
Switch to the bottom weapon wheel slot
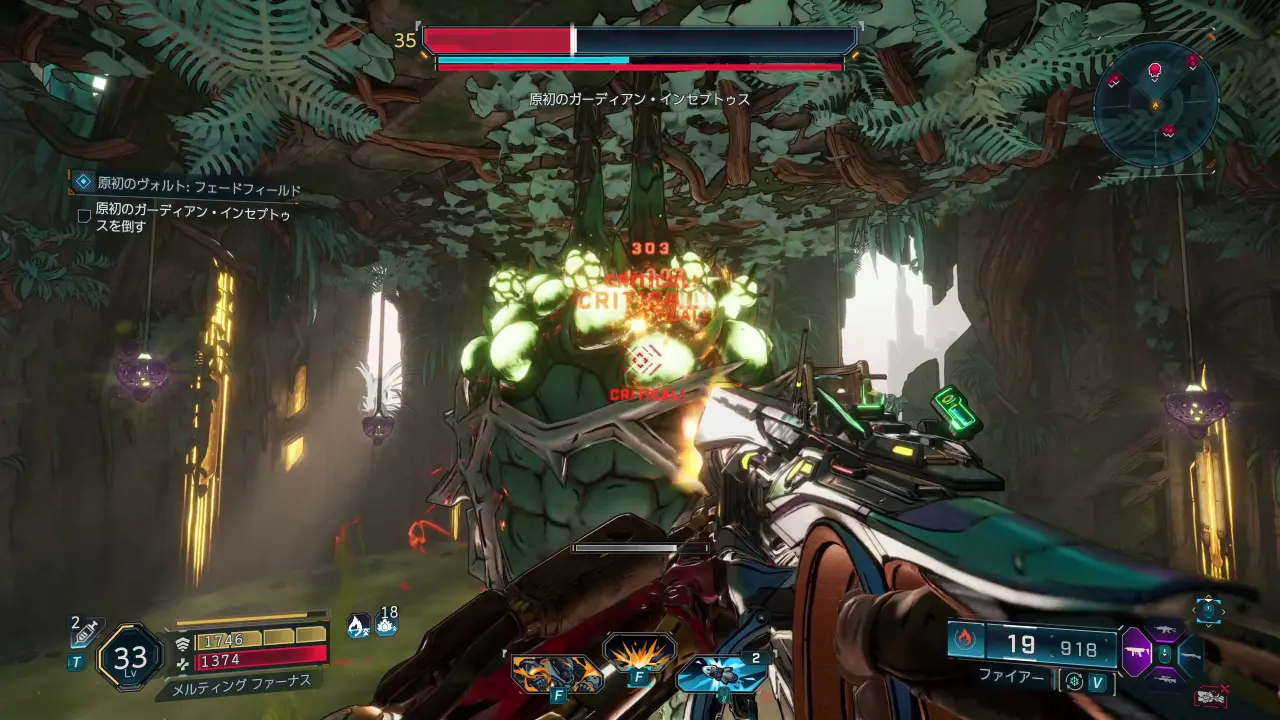[1163, 679]
